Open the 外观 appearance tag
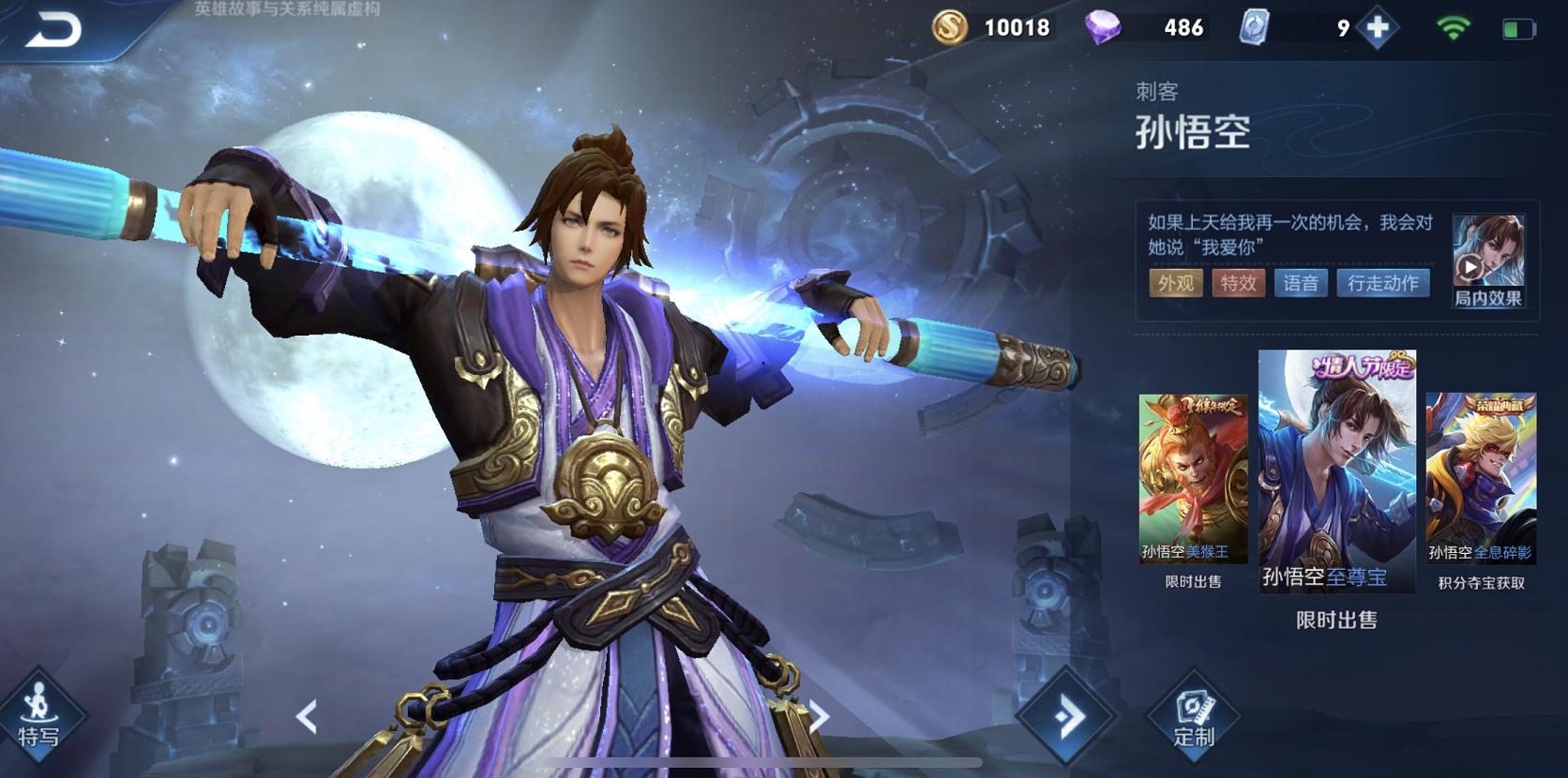Image resolution: width=1568 pixels, height=778 pixels. coord(1175,283)
